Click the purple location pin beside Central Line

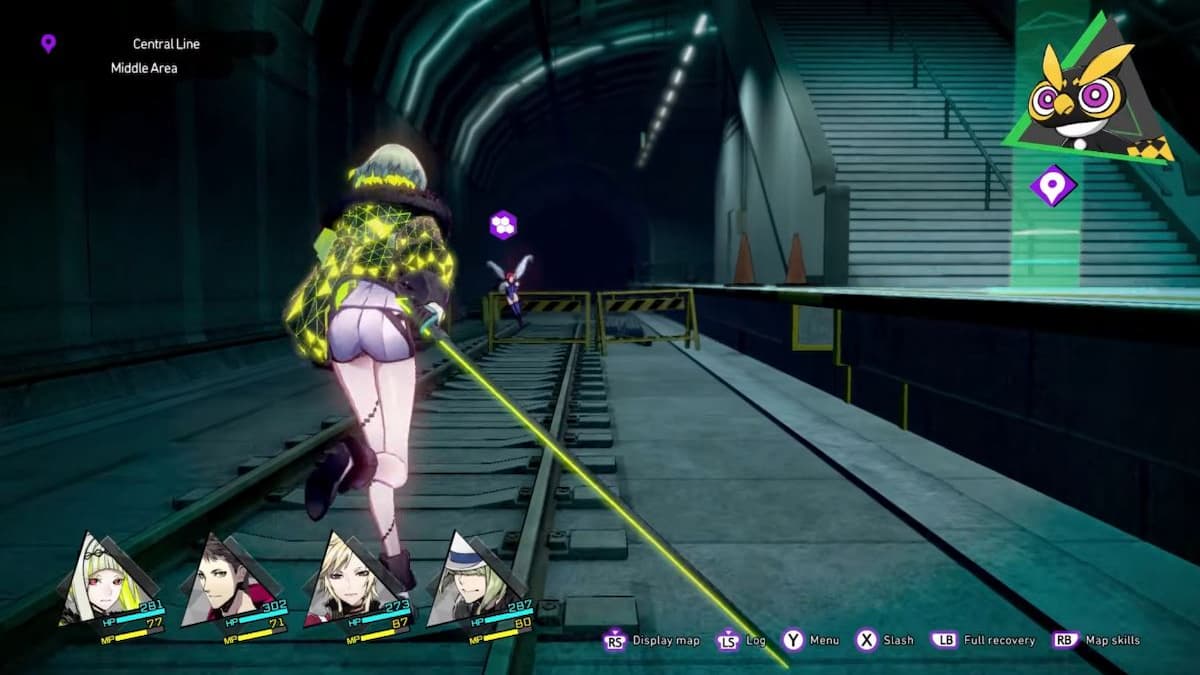coord(48,43)
